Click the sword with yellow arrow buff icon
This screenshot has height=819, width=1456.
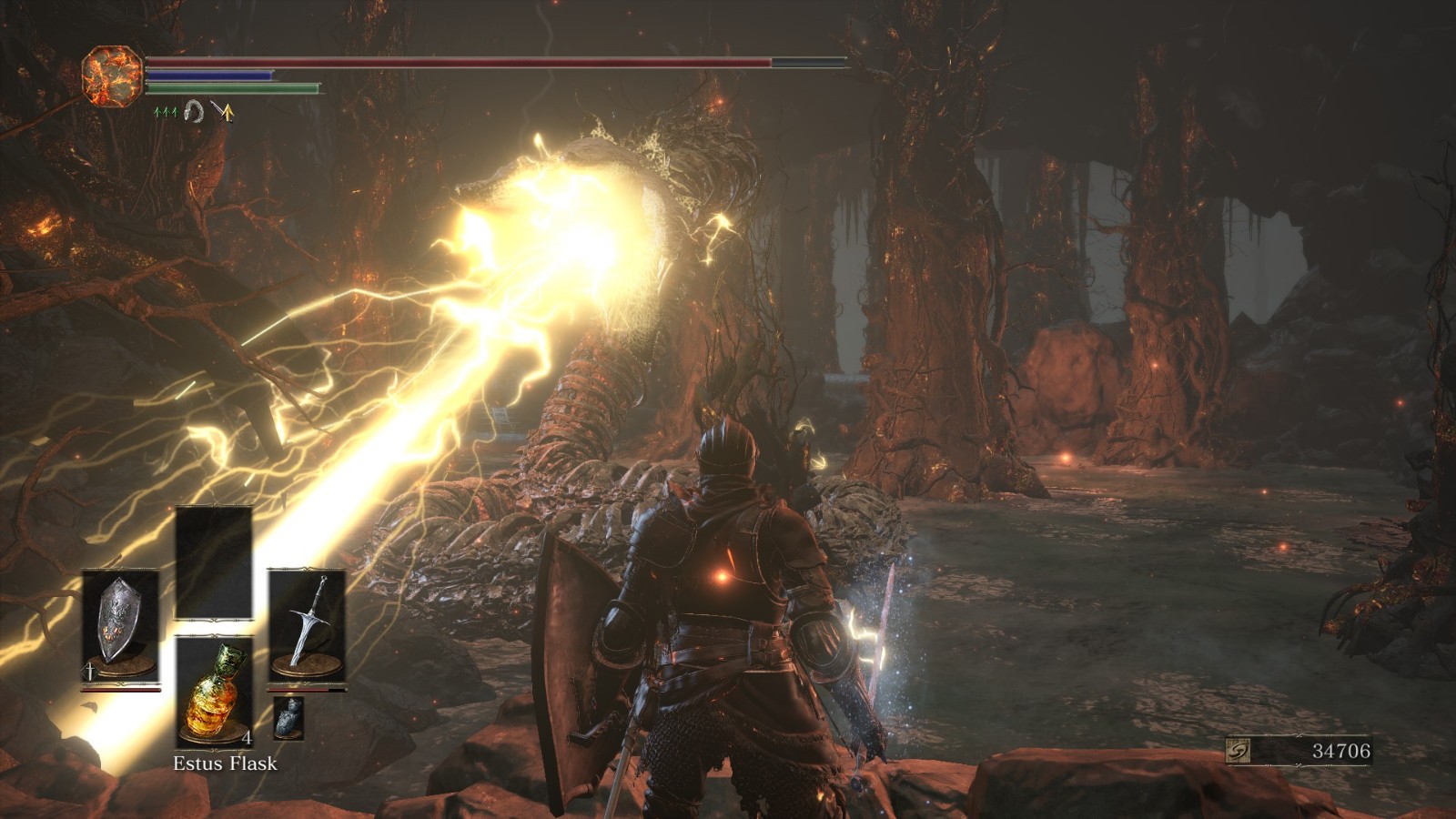tap(223, 112)
